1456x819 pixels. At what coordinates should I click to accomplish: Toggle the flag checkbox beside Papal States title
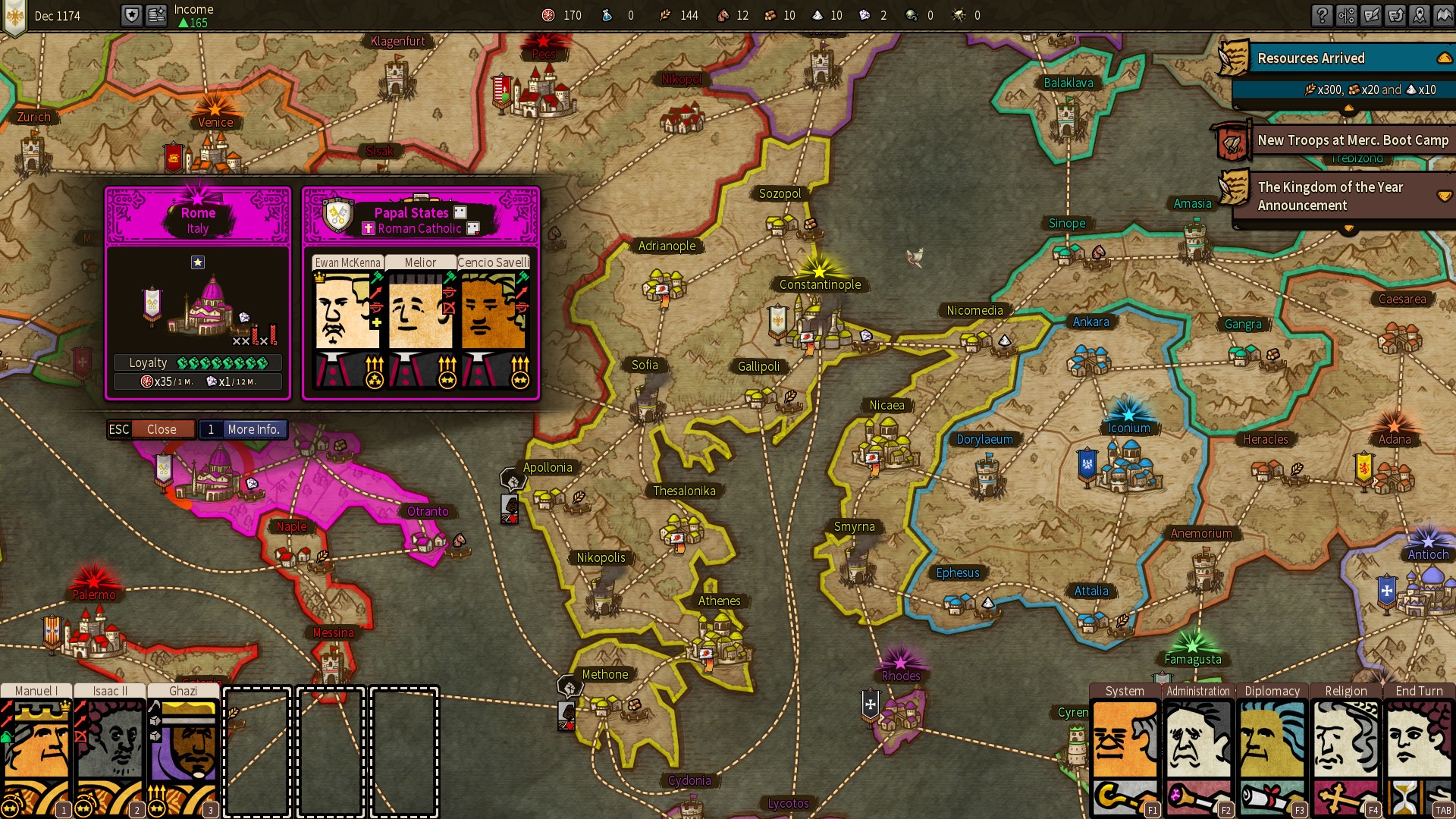pos(460,212)
